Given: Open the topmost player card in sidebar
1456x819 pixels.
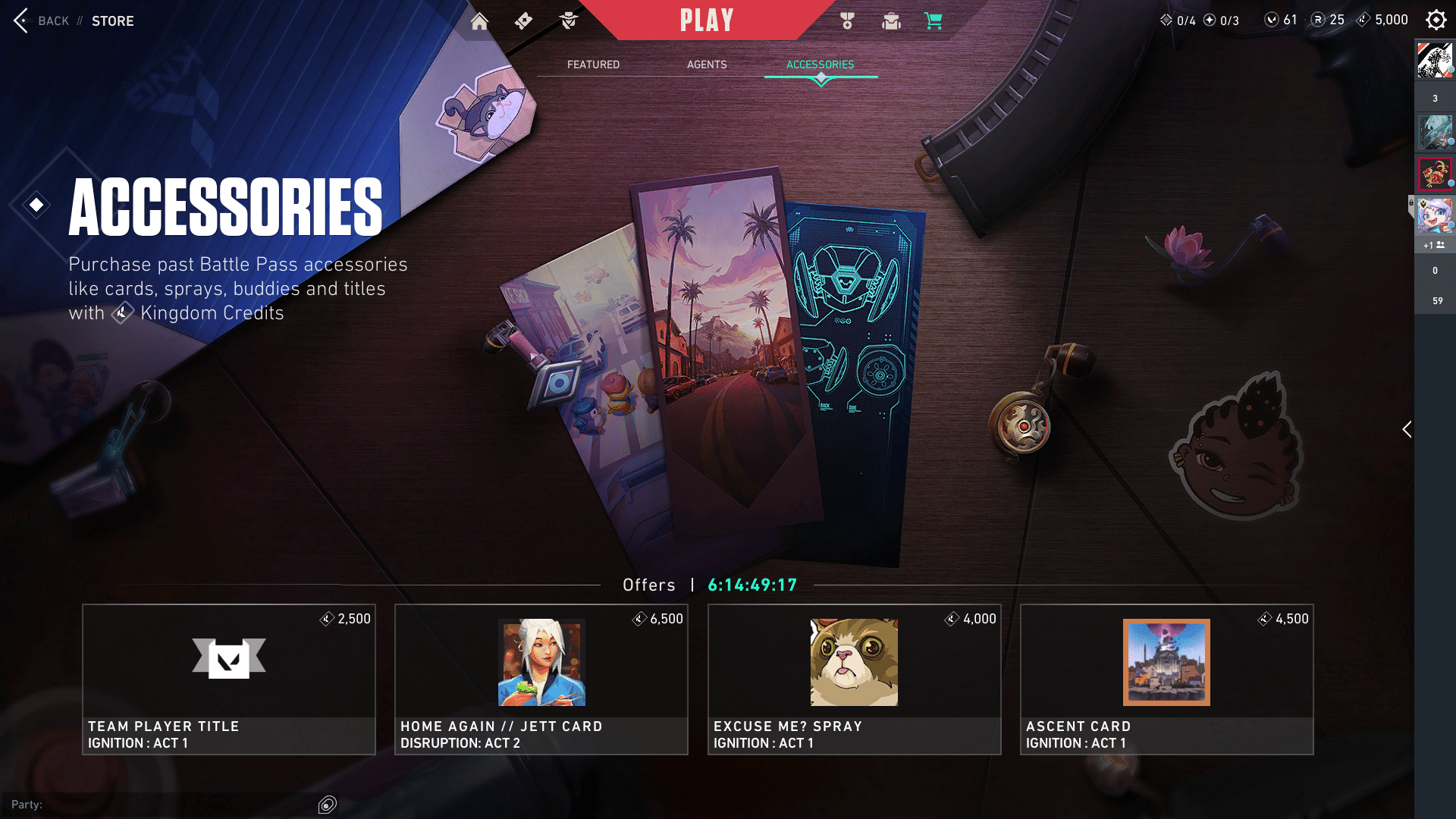Looking at the screenshot, I should click(1436, 61).
